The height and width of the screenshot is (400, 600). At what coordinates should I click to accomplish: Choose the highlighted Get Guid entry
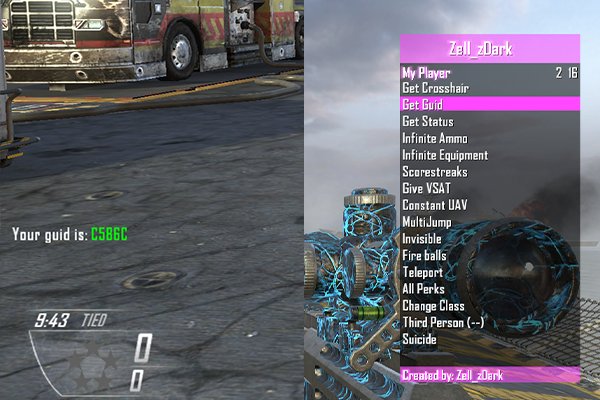[x=422, y=104]
